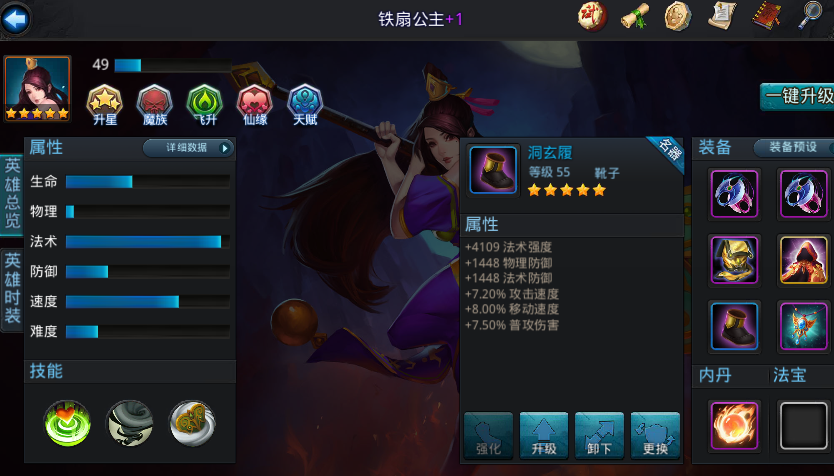
Task: Select the green swirl heart skill
Action: point(68,423)
